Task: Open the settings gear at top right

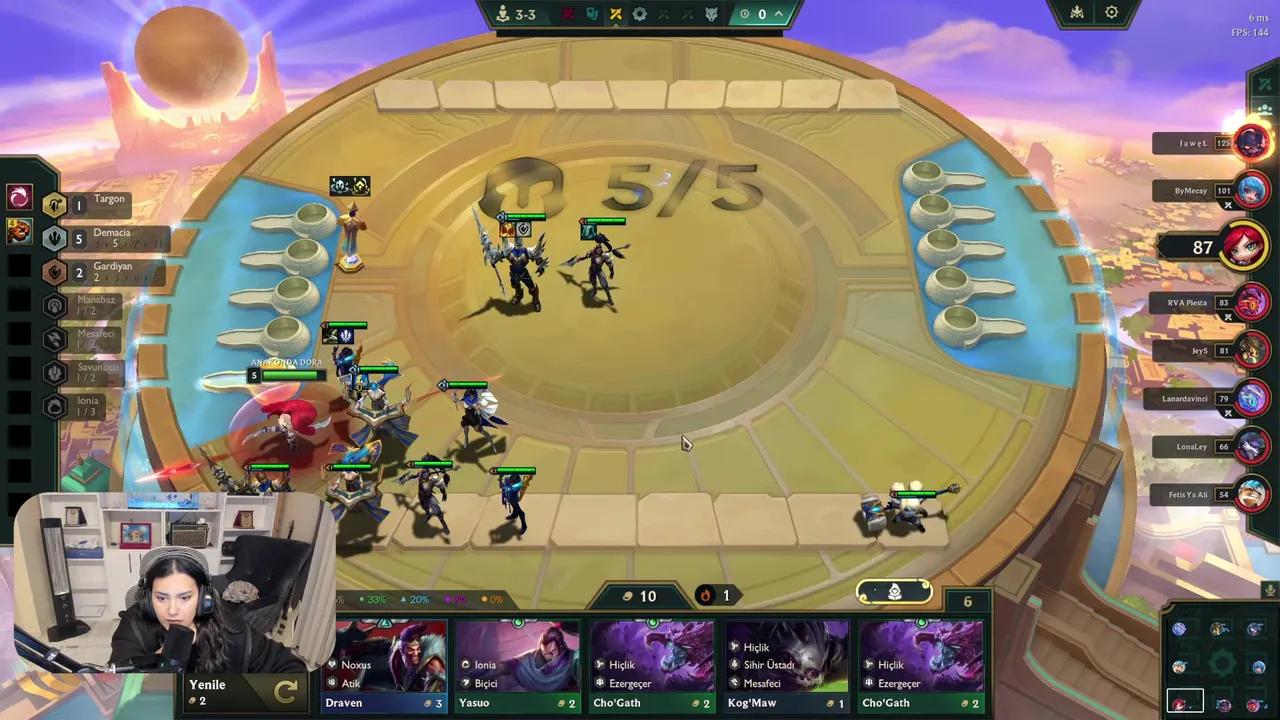Action: (1112, 13)
